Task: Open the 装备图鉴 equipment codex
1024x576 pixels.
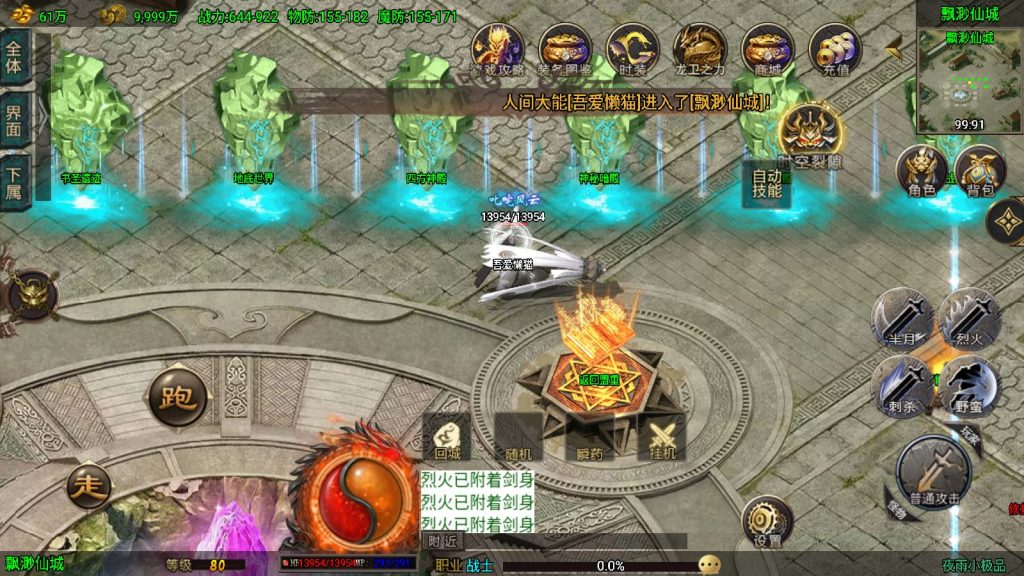Action: [x=565, y=50]
